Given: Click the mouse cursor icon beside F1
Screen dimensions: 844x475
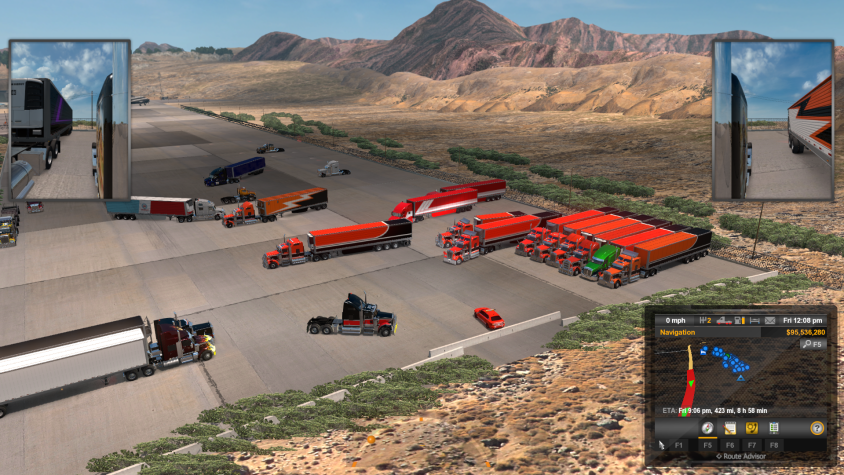Looking at the screenshot, I should tap(661, 444).
